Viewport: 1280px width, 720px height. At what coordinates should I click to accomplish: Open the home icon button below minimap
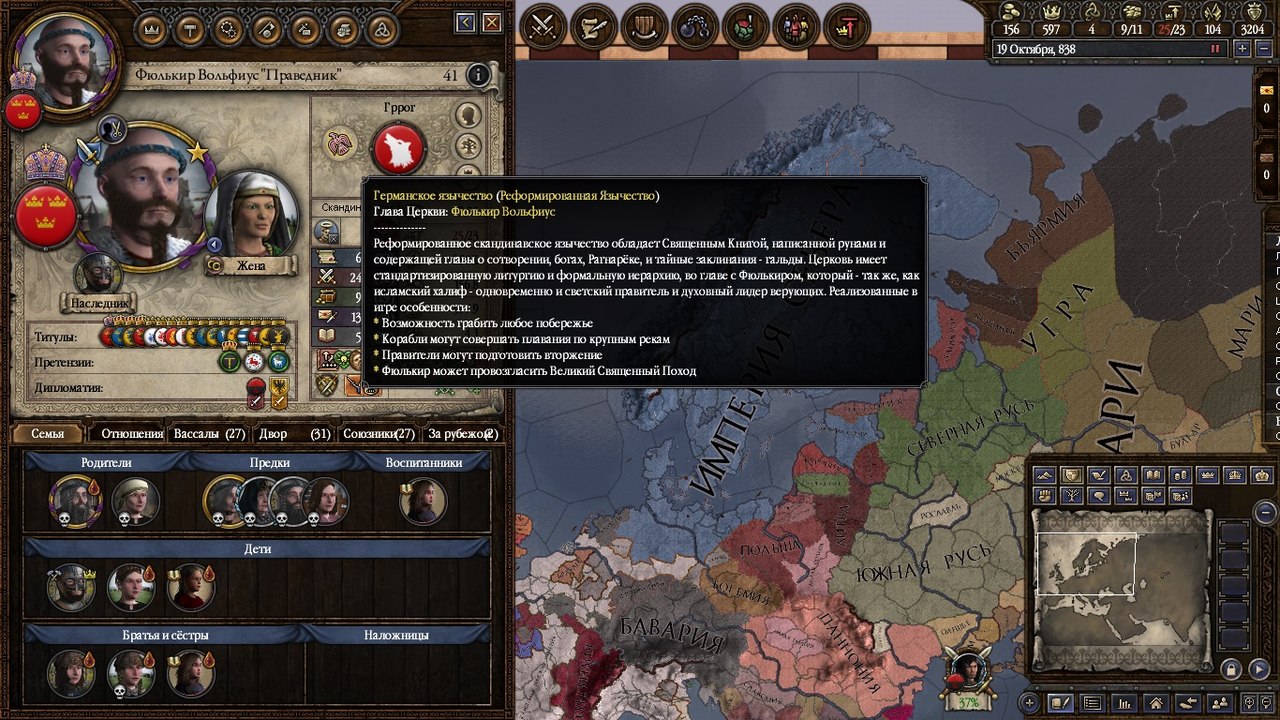(x=1156, y=703)
